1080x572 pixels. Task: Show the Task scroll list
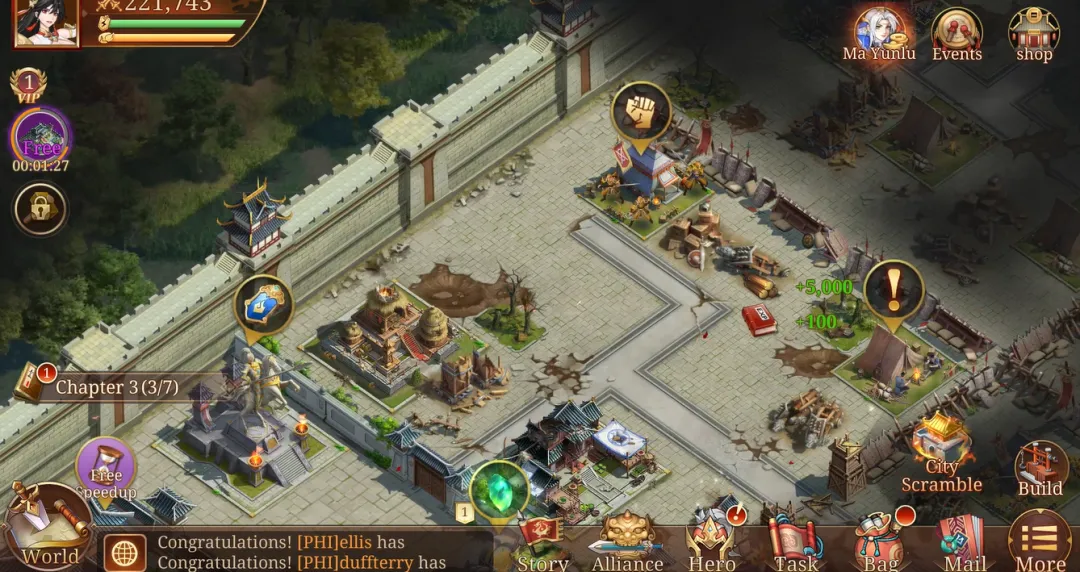(796, 545)
